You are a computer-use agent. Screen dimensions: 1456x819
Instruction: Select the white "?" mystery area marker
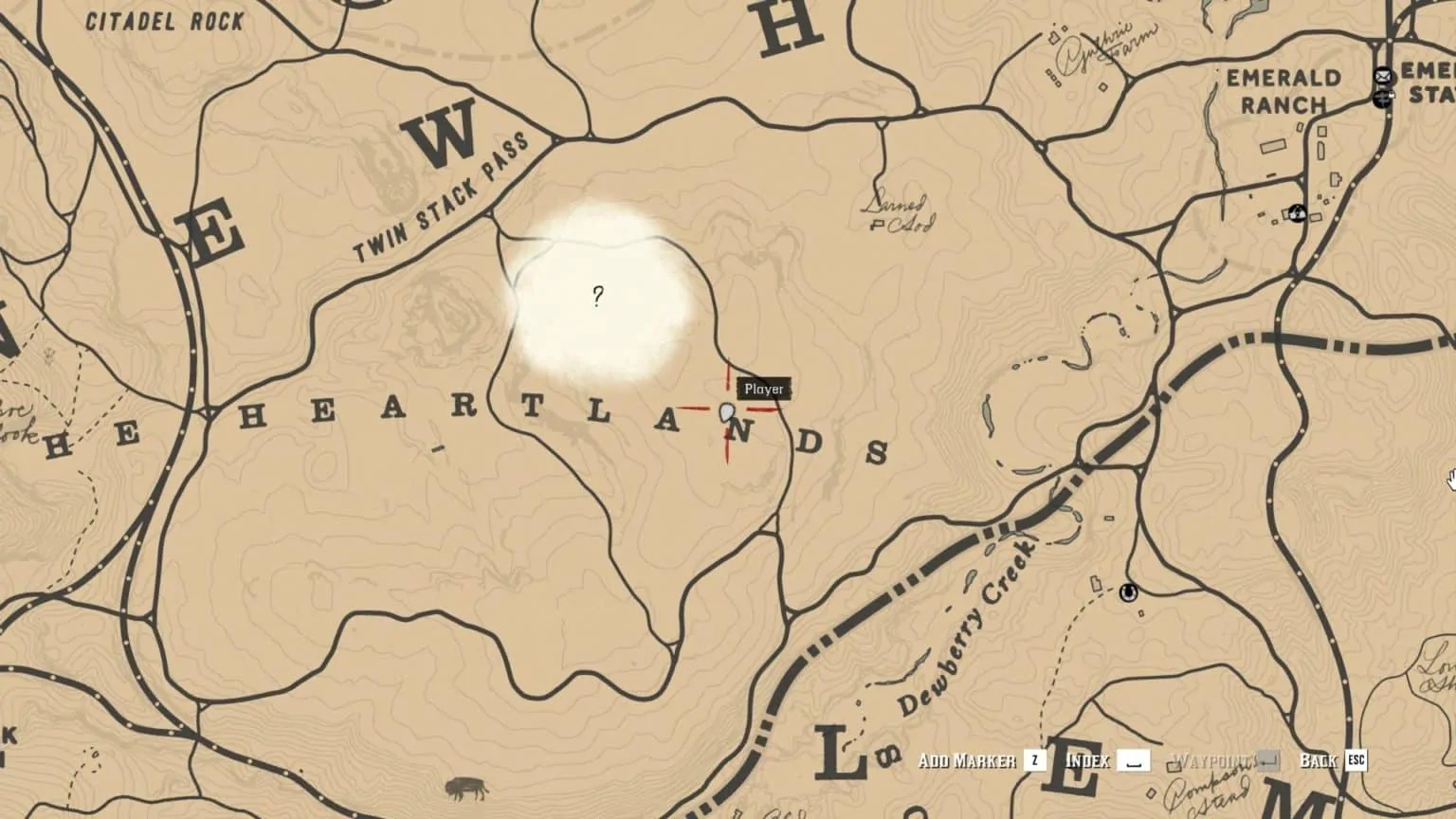pos(597,296)
